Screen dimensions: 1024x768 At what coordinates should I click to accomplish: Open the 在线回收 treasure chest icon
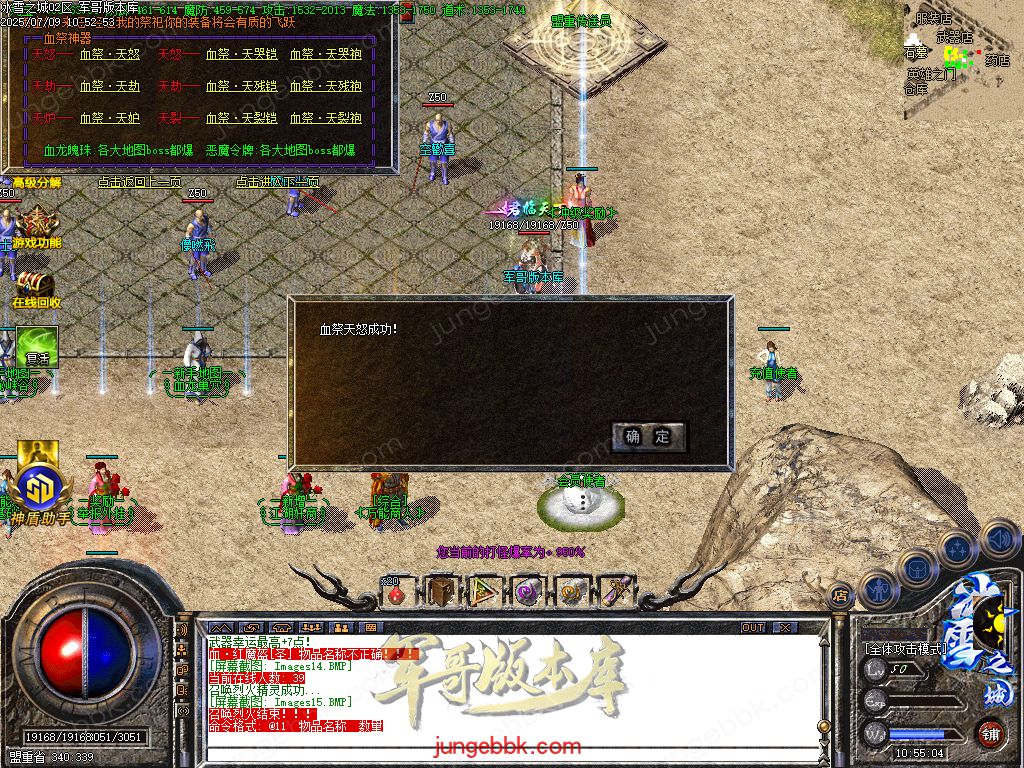pyautogui.click(x=35, y=285)
